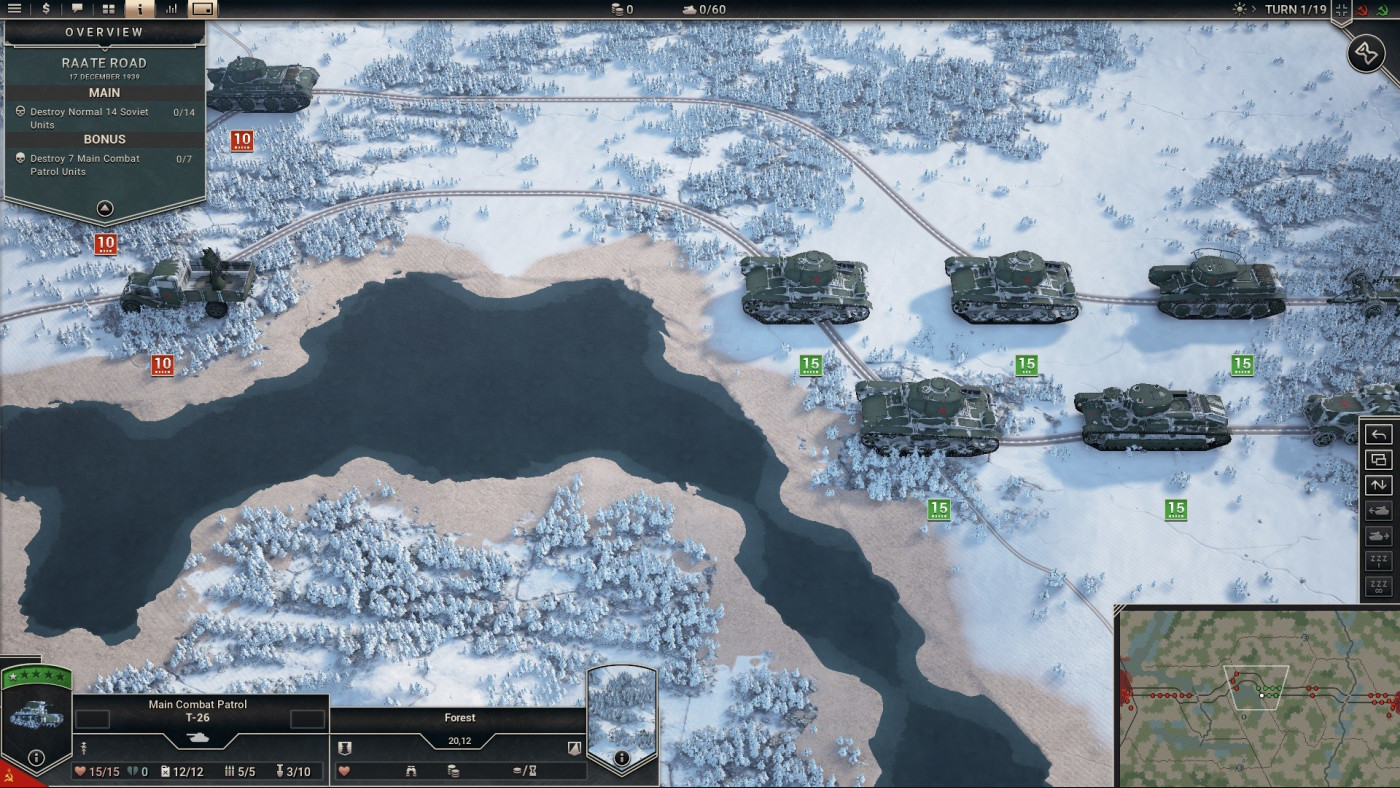
Task: Enable permanent sleep with the ZZZ infinity button
Action: click(x=1380, y=587)
